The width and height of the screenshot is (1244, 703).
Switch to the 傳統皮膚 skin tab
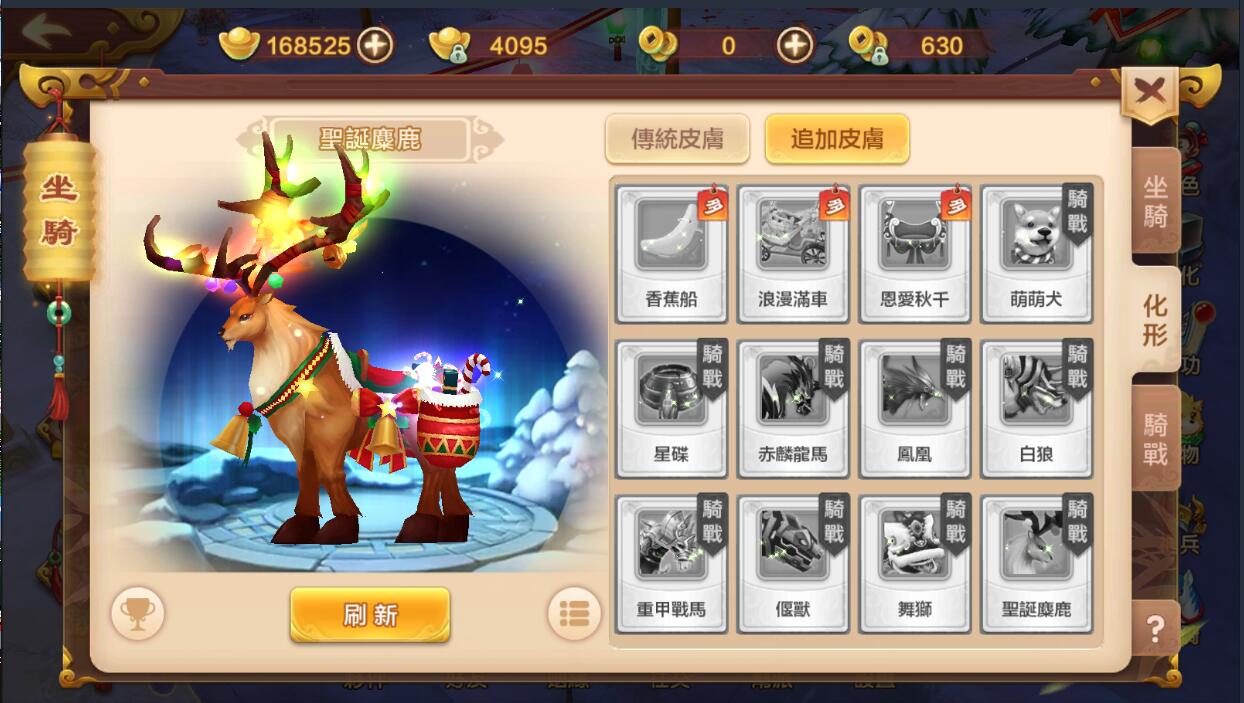677,139
